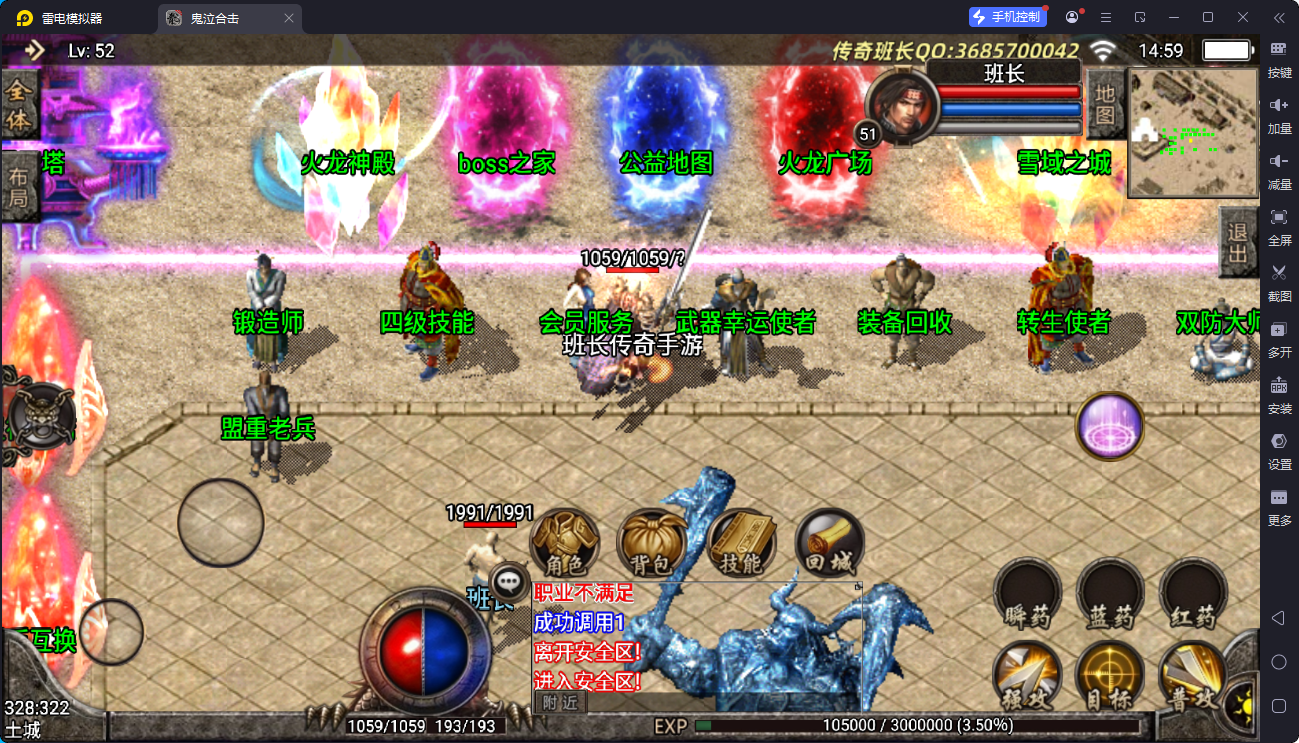Click the minimap in the corner

click(1192, 132)
